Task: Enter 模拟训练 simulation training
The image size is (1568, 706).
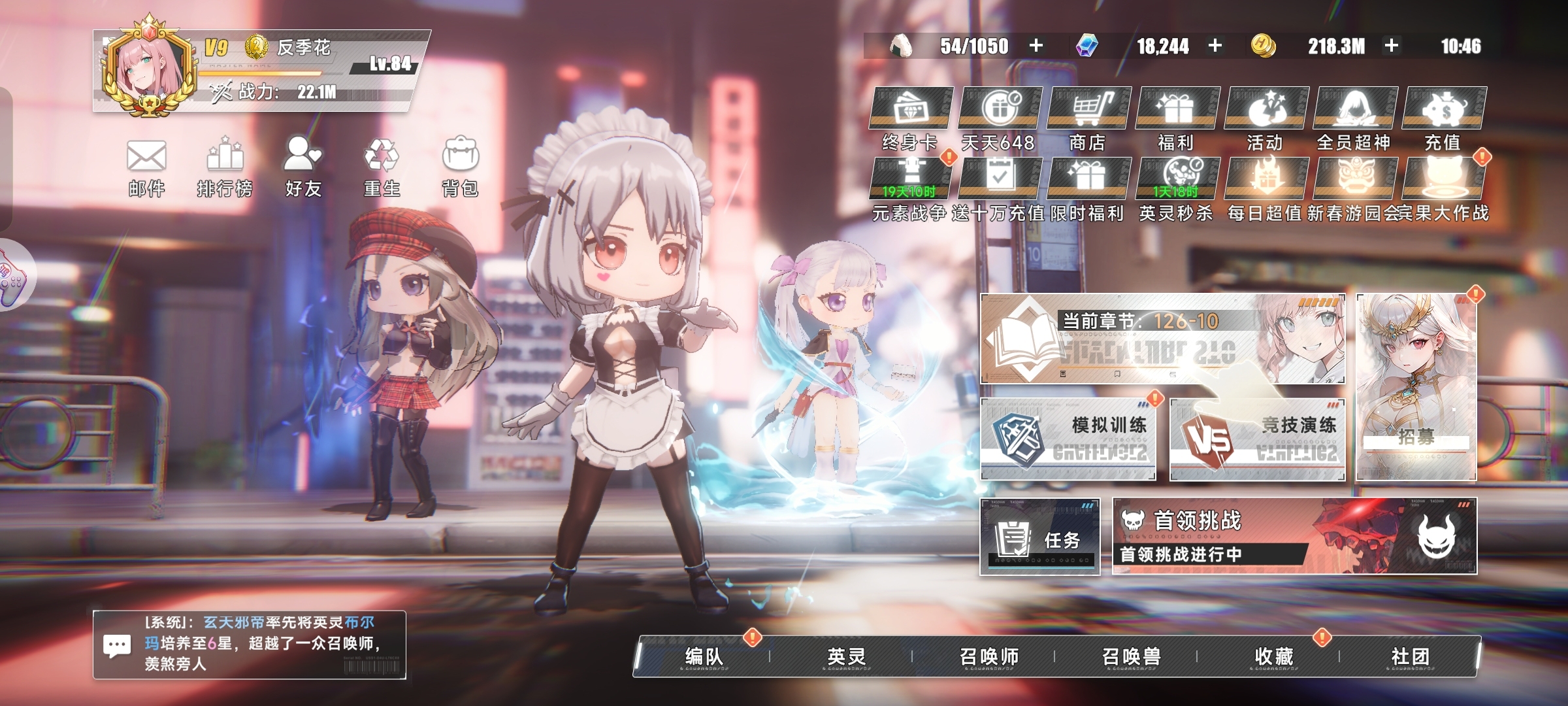Action: 1068,439
